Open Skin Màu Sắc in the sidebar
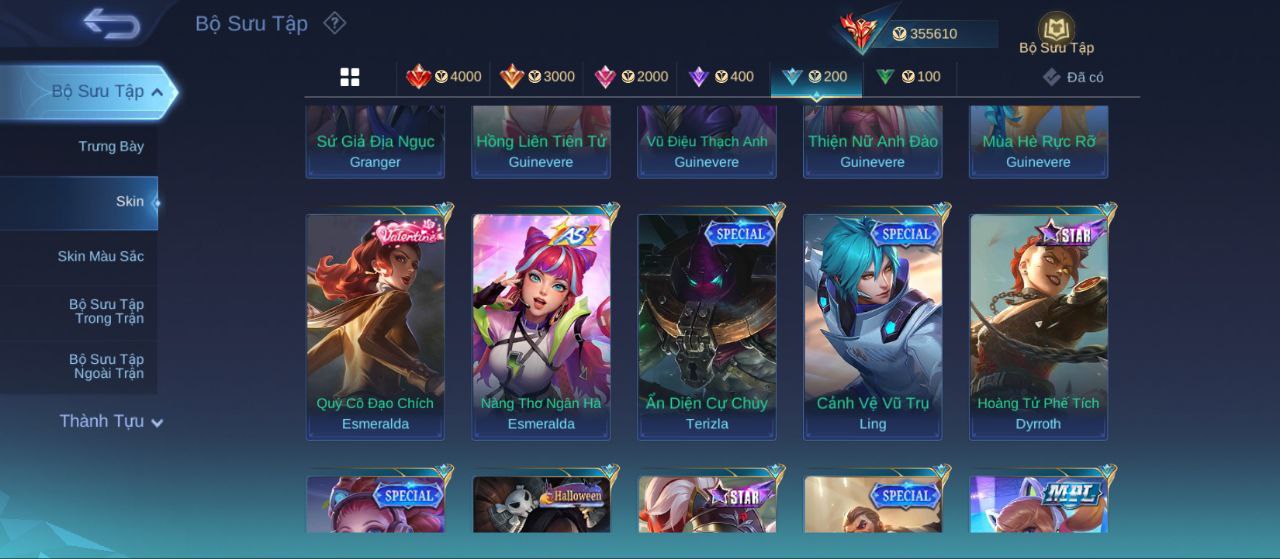The width and height of the screenshot is (1280, 559). coord(100,257)
